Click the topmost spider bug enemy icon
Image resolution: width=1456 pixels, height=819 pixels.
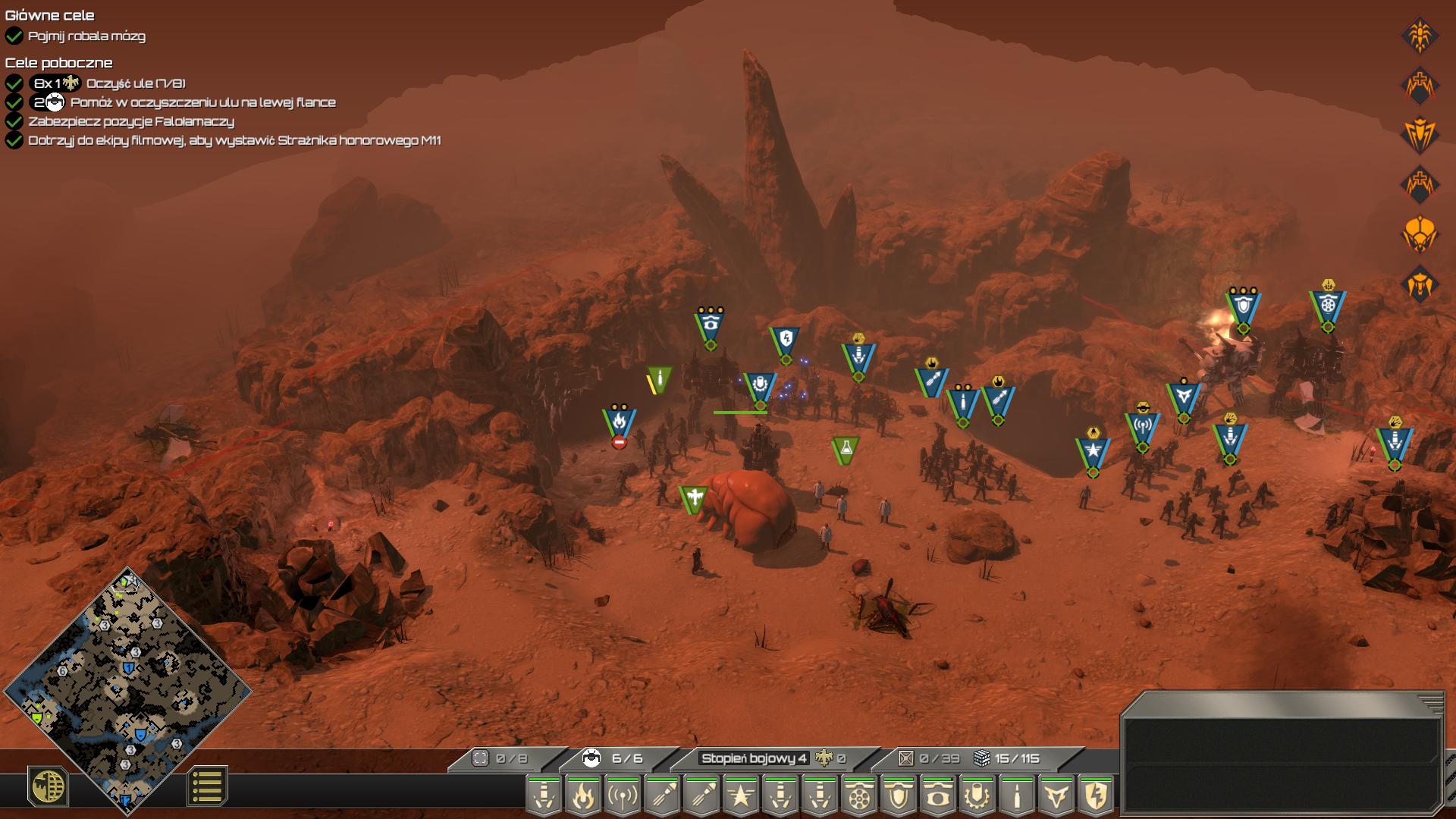click(1420, 35)
